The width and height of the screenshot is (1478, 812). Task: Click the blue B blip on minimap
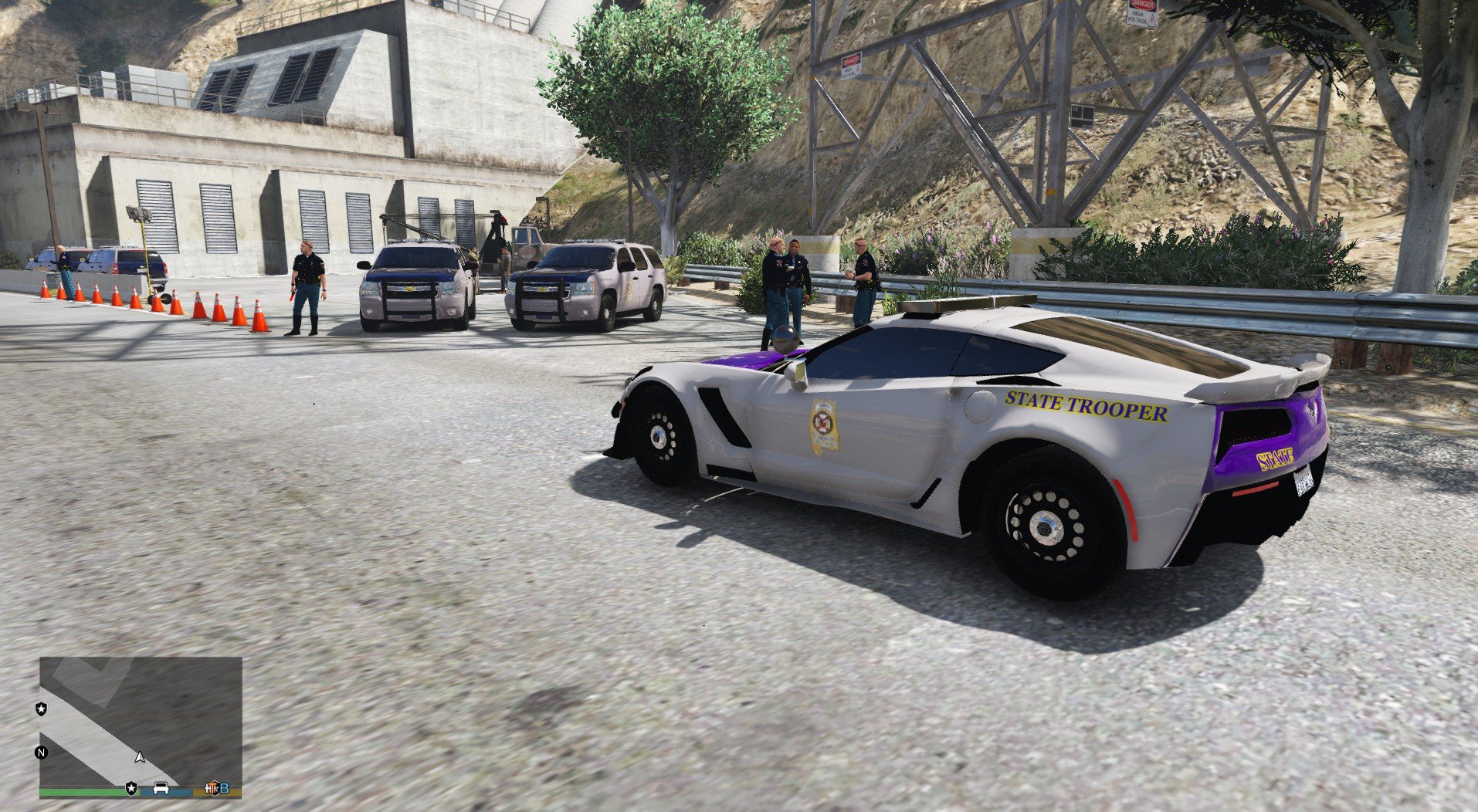tap(224, 788)
